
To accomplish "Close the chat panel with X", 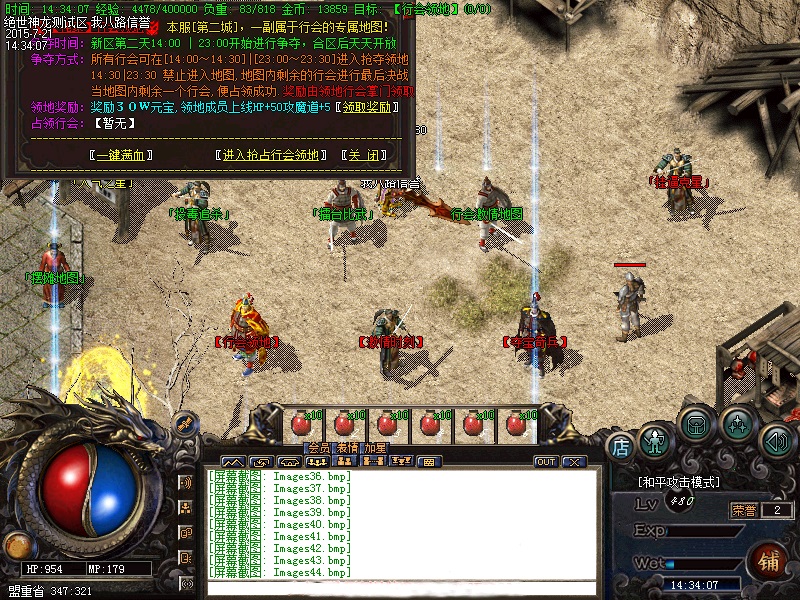I will 573,462.
